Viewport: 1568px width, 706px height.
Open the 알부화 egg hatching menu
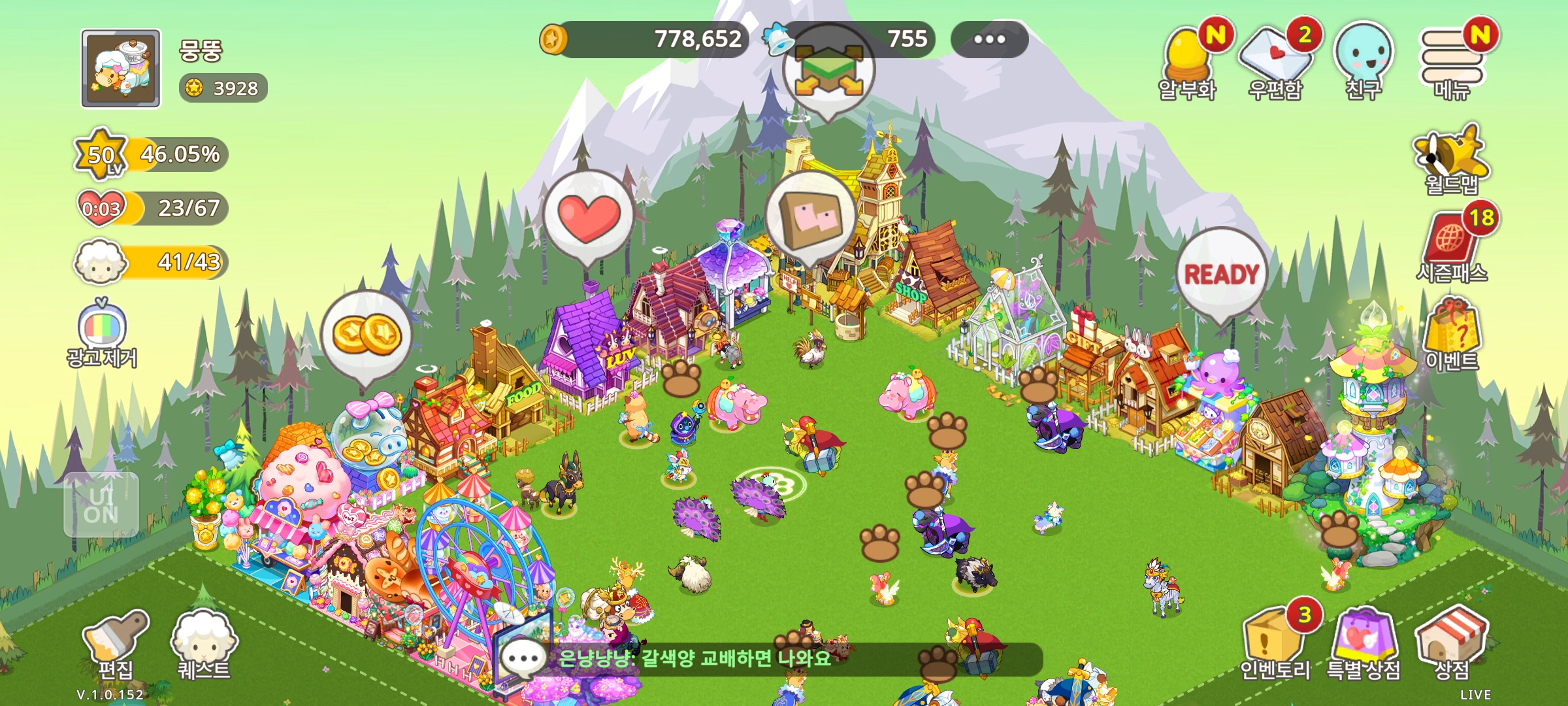[x=1186, y=62]
